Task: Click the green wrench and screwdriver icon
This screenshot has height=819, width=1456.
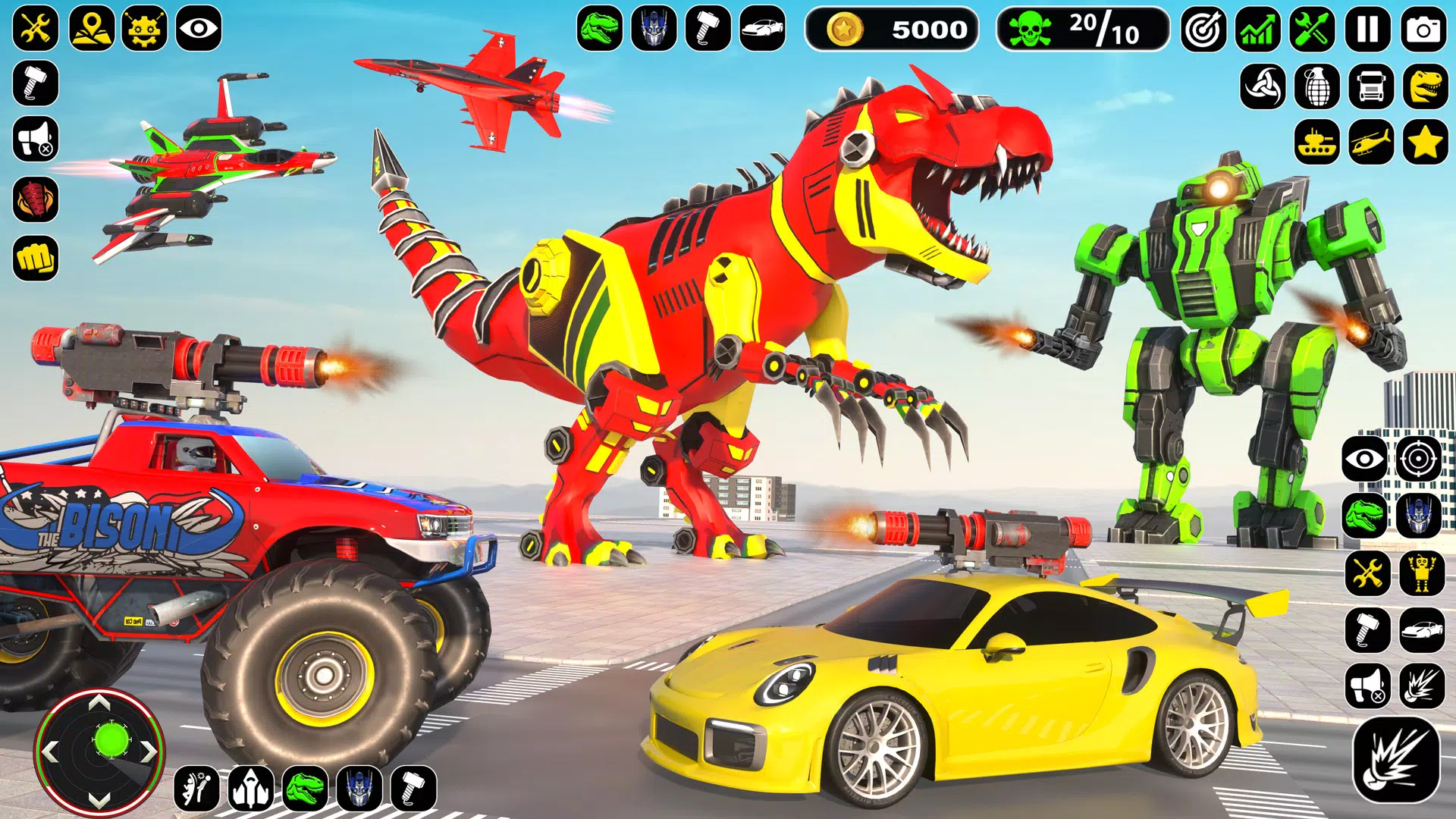Action: click(1313, 30)
